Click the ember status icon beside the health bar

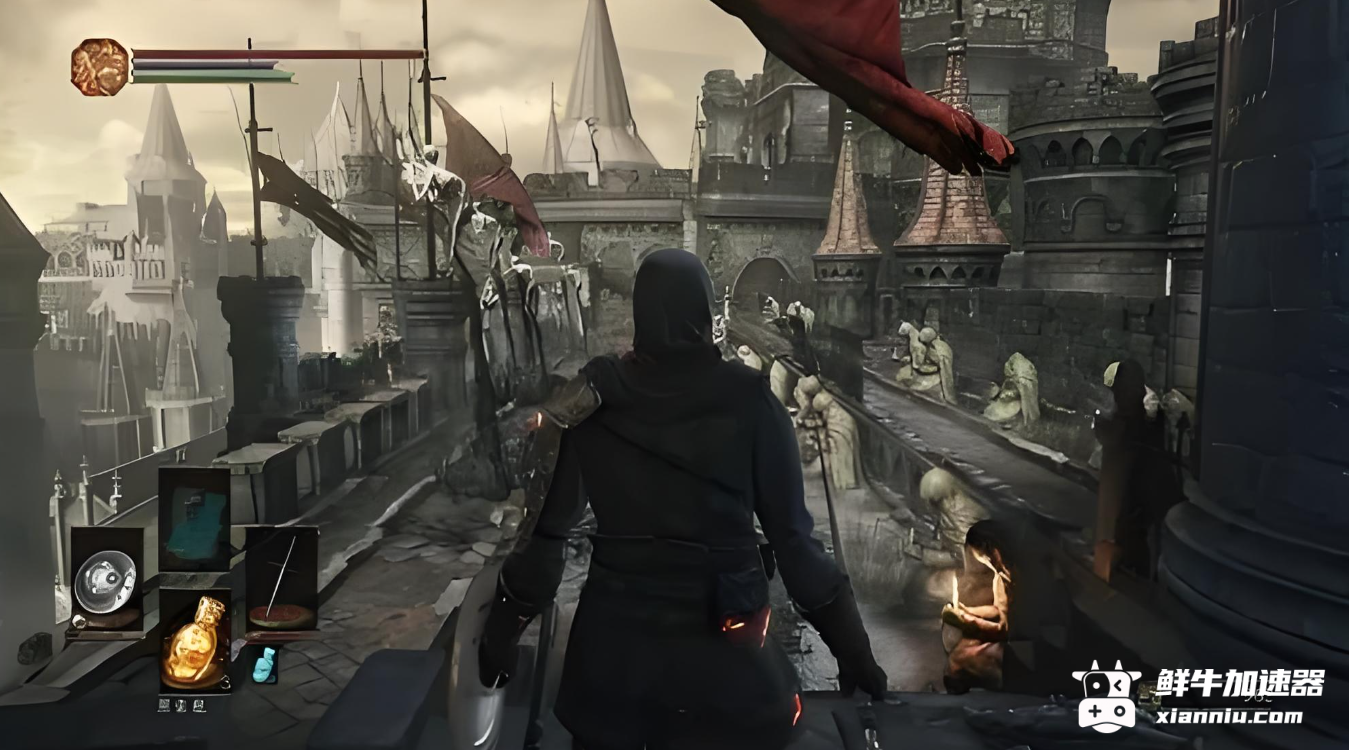tap(100, 67)
